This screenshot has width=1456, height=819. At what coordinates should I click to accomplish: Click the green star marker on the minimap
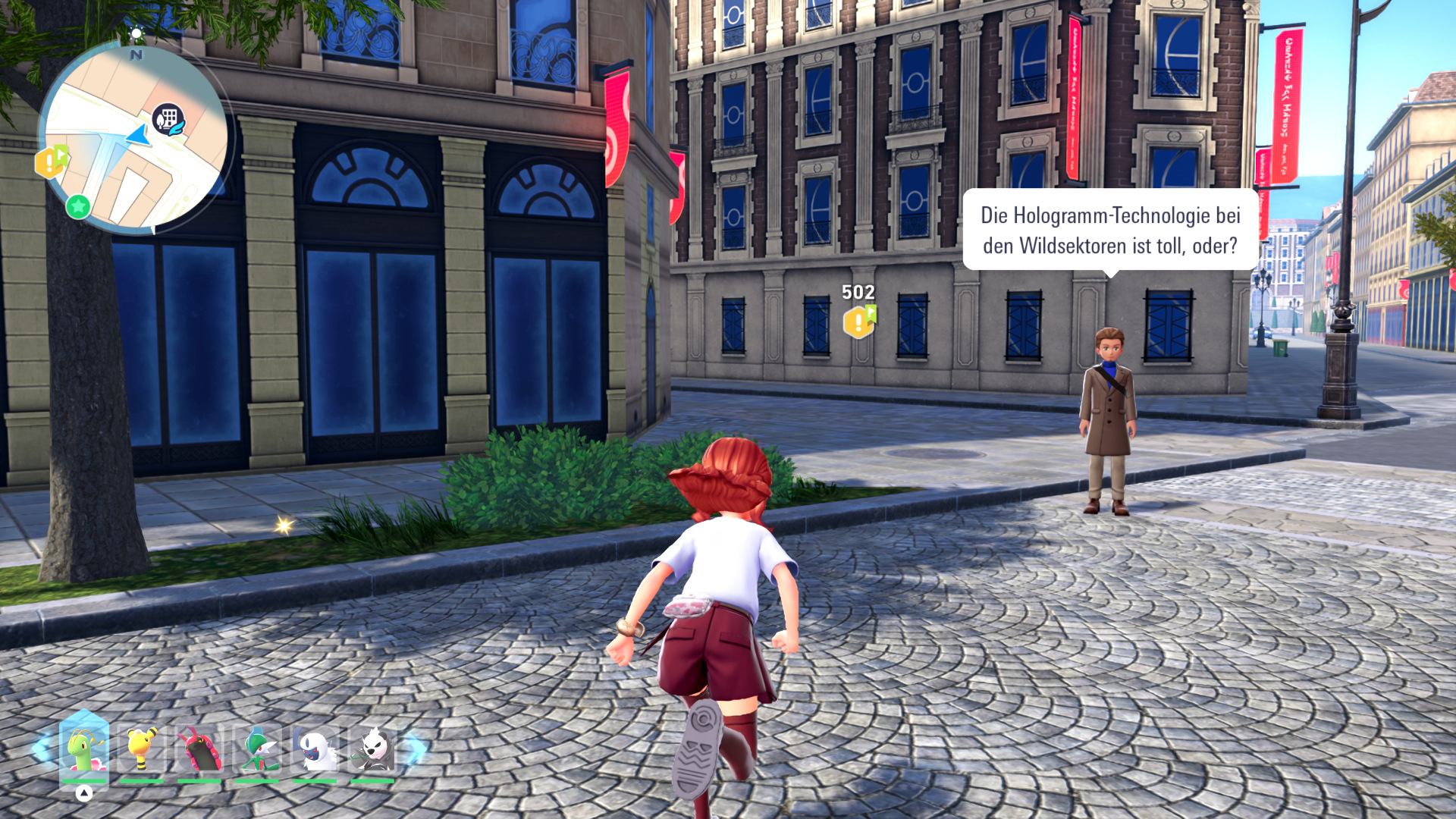coord(78,206)
